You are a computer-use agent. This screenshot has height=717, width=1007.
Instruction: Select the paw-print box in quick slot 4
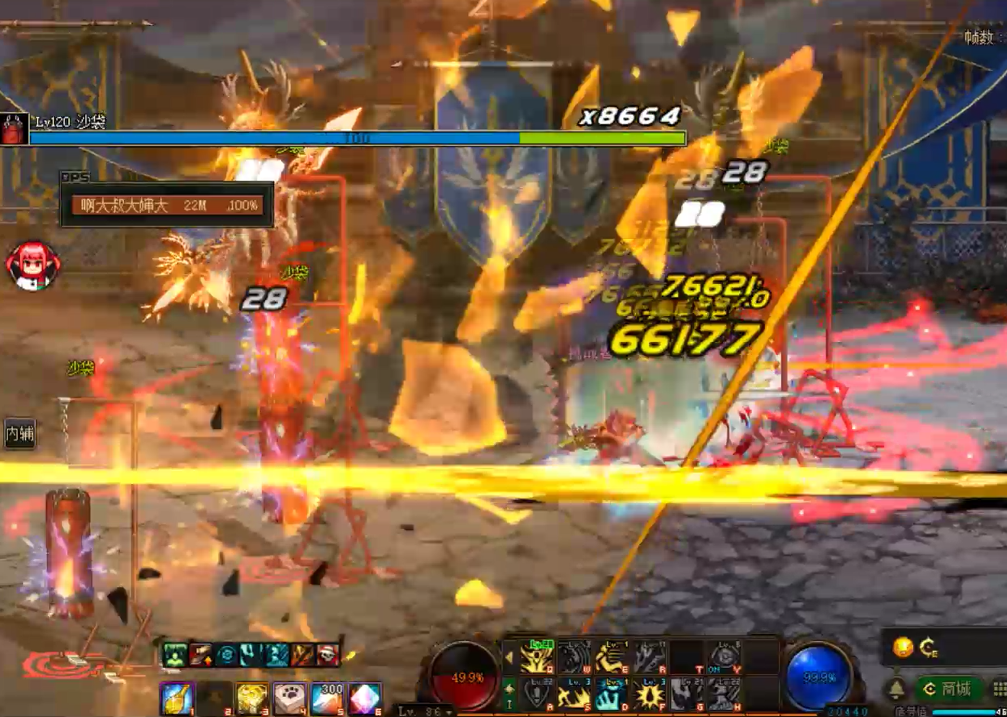pos(290,697)
